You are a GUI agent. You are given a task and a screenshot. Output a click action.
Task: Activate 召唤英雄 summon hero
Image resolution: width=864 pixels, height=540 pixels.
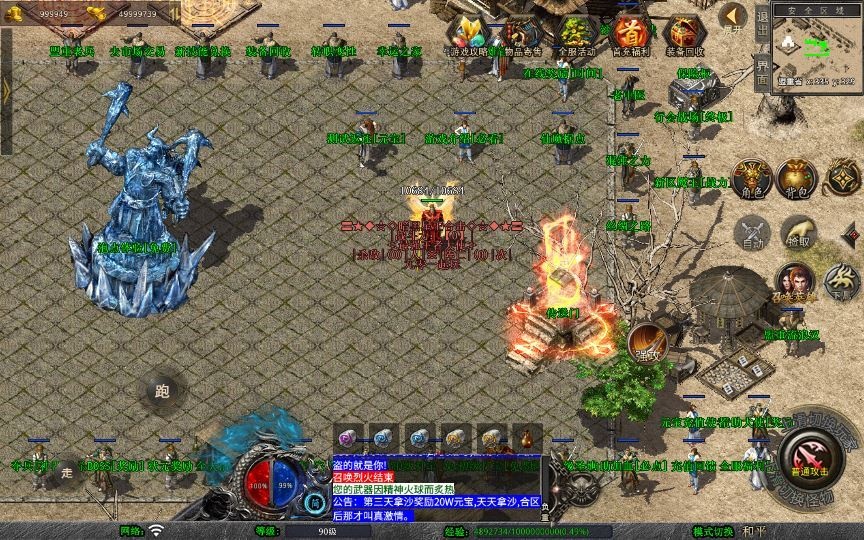(797, 282)
